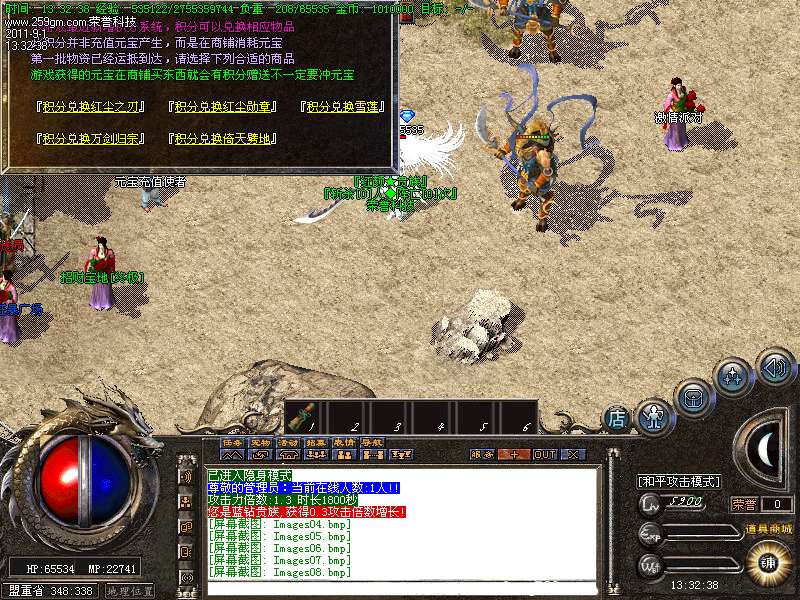Open the 宠物 pet tab
The width and height of the screenshot is (800, 600).
click(x=260, y=442)
